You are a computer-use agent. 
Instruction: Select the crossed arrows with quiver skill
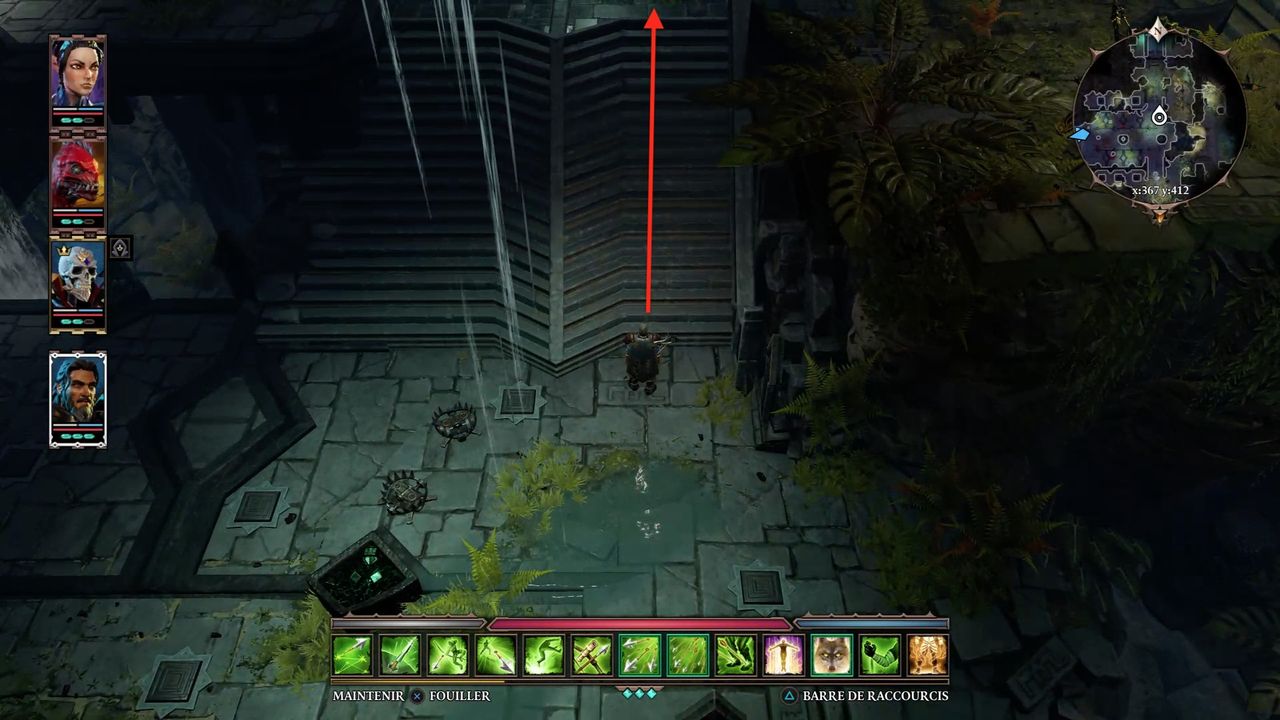592,655
